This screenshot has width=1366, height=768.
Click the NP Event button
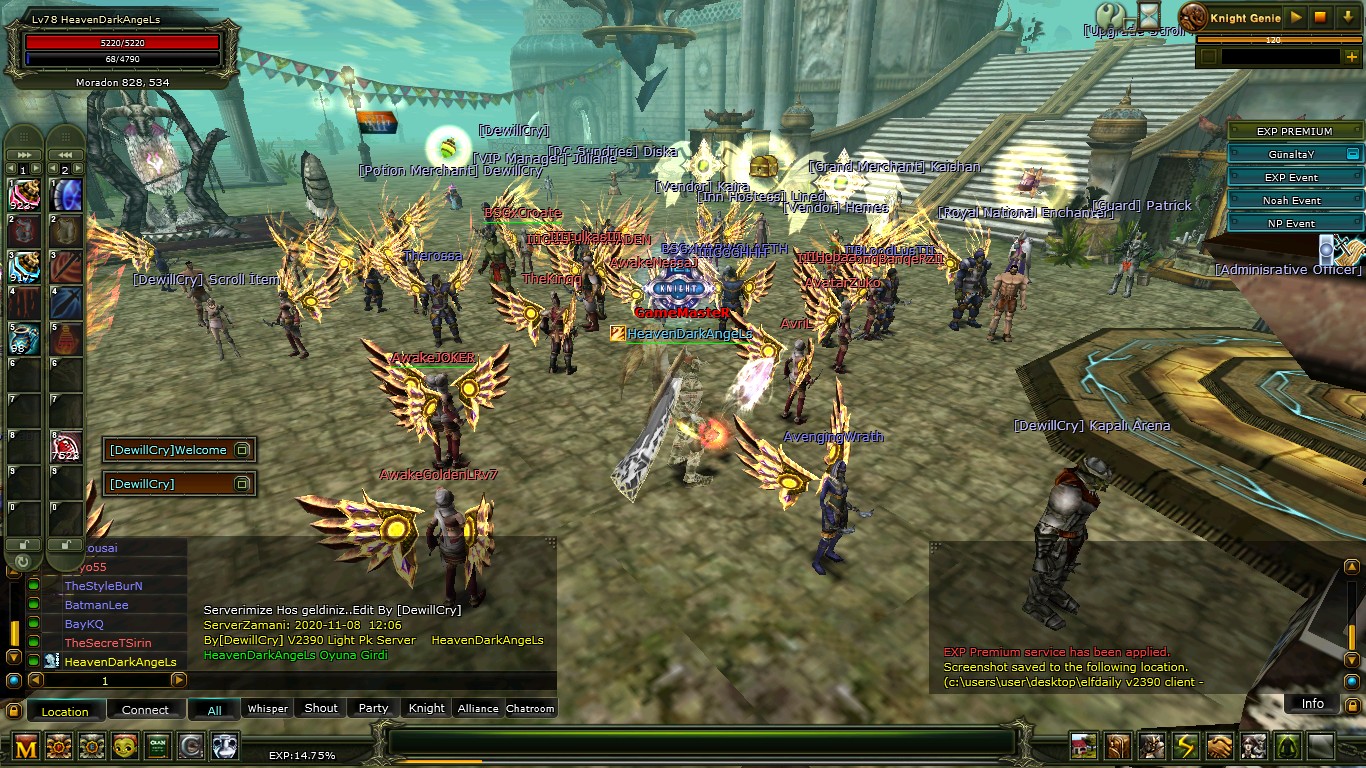pos(1292,223)
